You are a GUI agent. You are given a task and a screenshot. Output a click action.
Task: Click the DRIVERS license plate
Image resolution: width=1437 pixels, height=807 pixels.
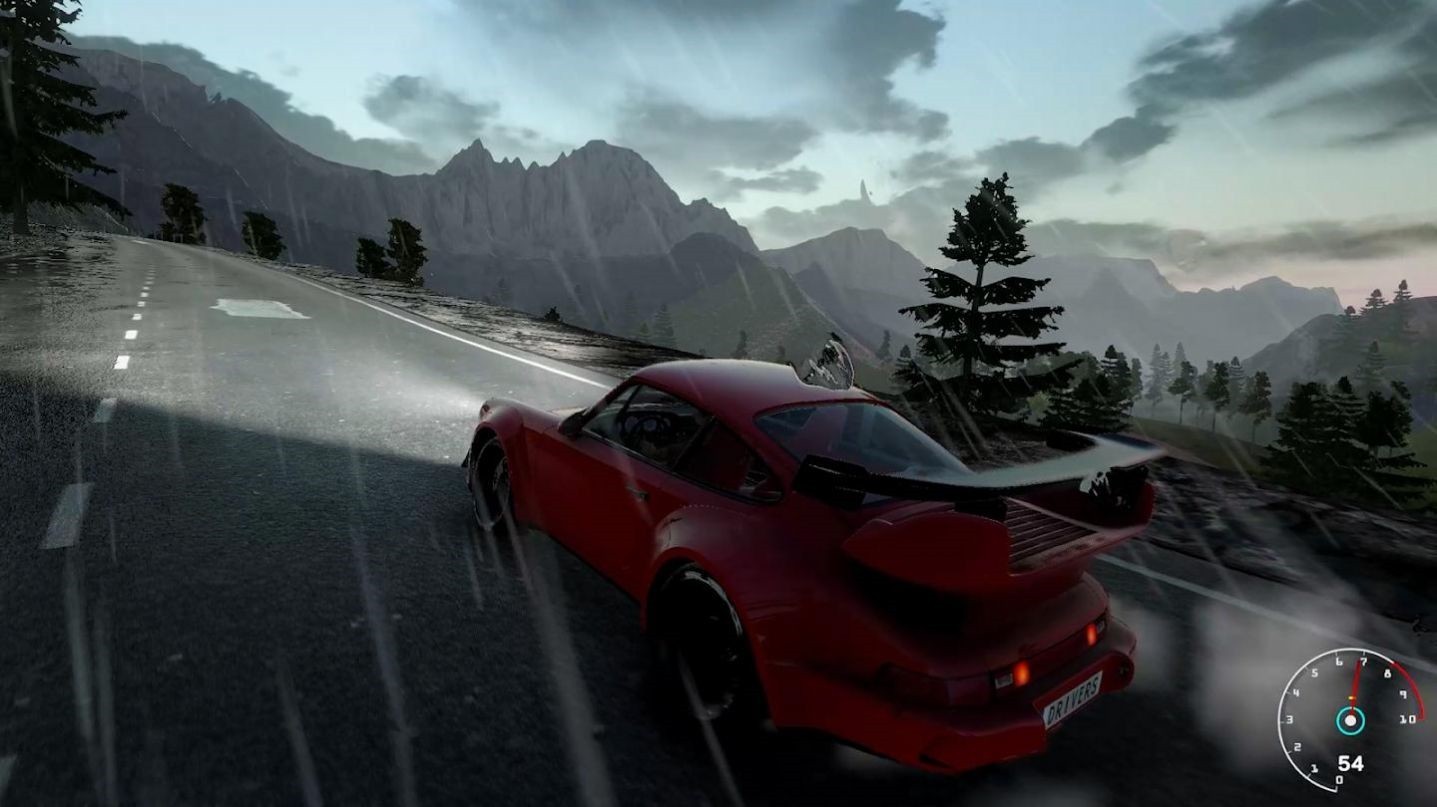[1070, 702]
